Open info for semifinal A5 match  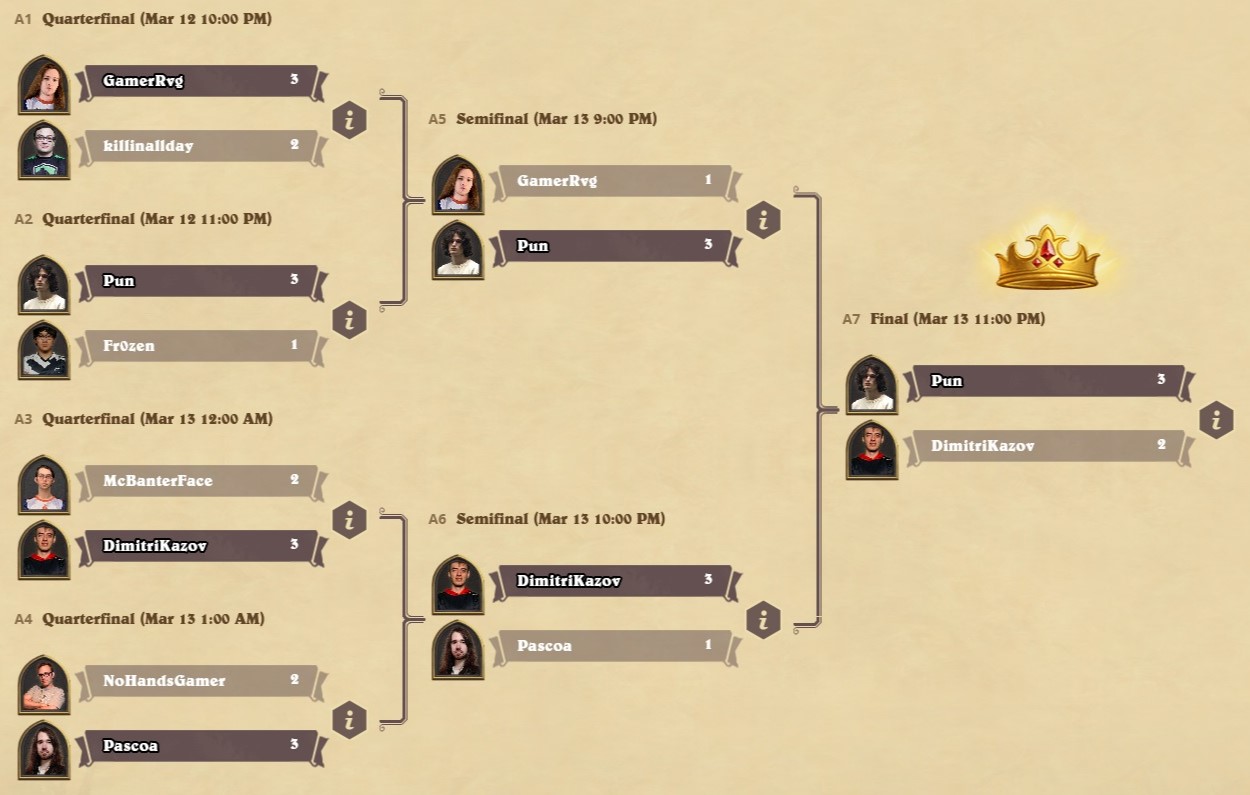click(763, 220)
